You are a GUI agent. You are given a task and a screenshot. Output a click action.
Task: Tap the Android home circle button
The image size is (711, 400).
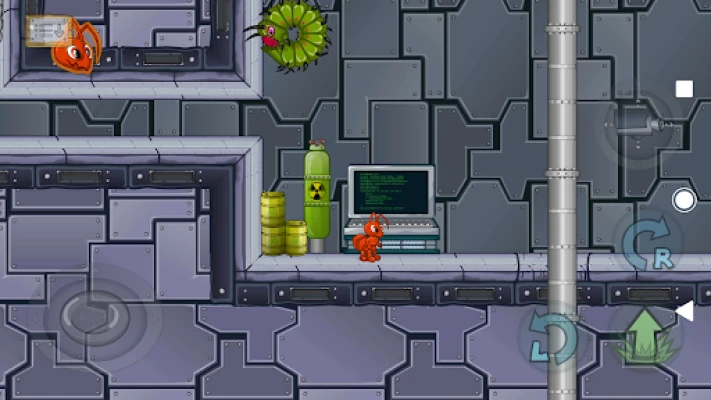[684, 200]
